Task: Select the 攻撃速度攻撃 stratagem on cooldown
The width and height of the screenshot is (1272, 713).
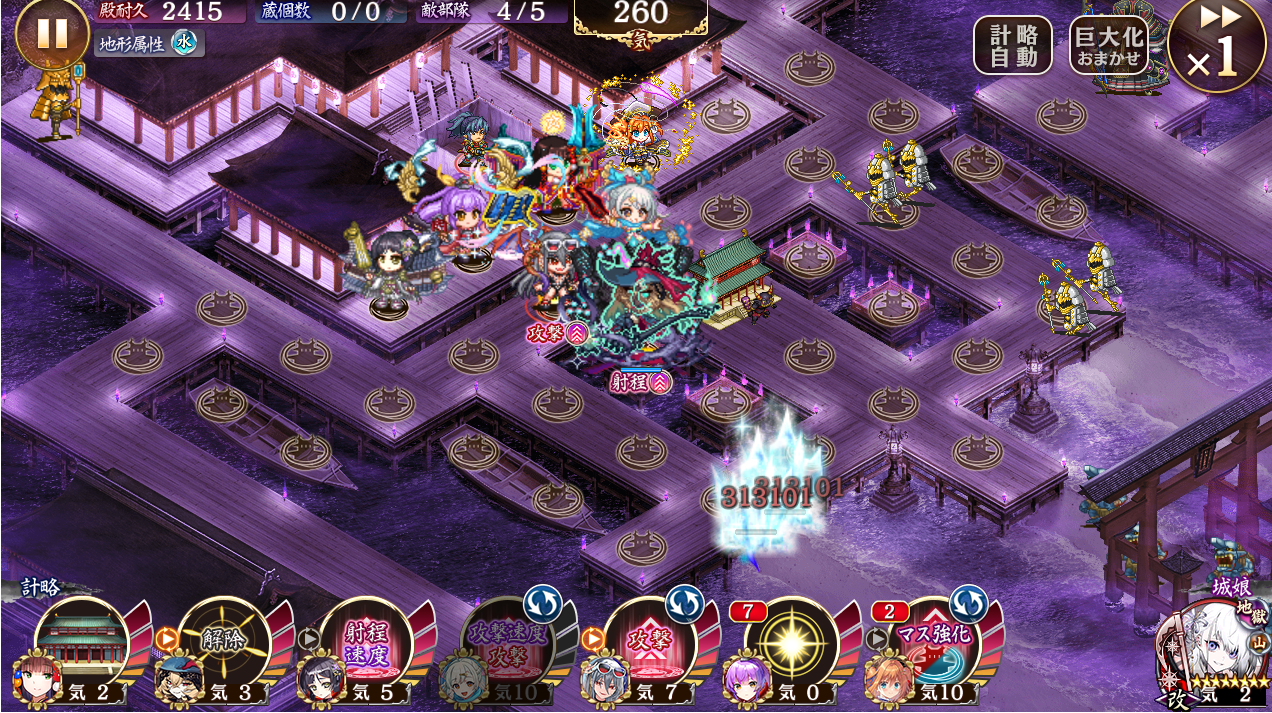Action: pos(508,640)
